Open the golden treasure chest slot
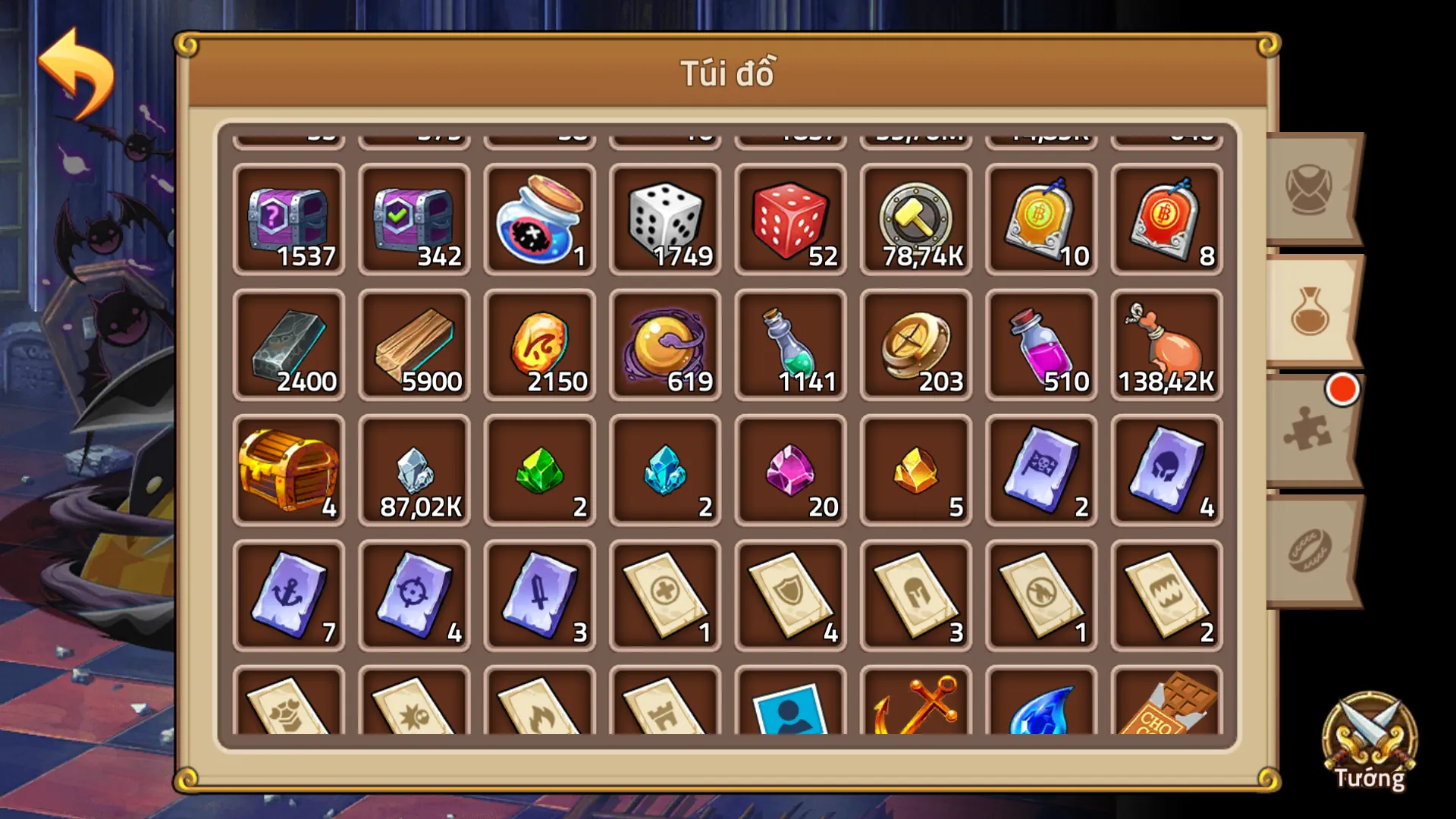1456x819 pixels. pos(289,470)
